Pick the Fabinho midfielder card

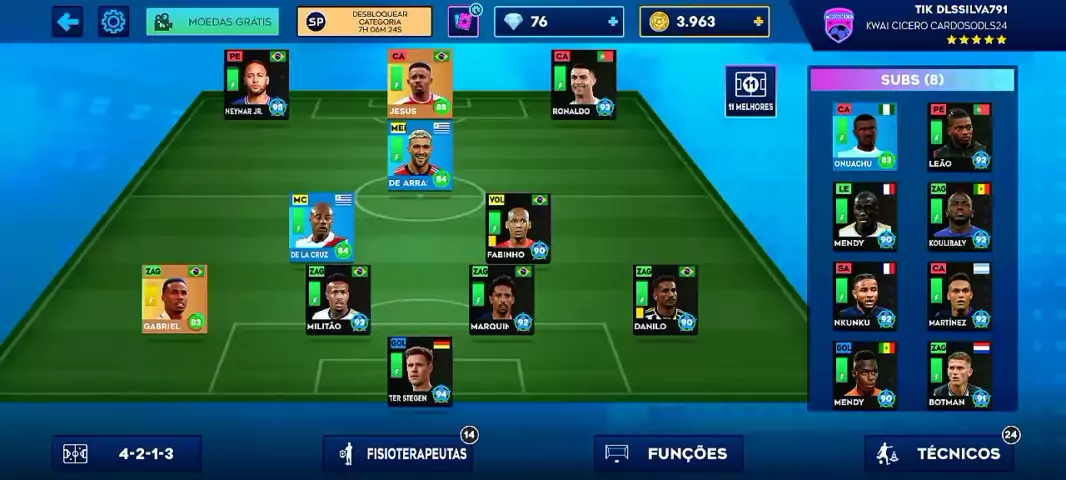(518, 227)
